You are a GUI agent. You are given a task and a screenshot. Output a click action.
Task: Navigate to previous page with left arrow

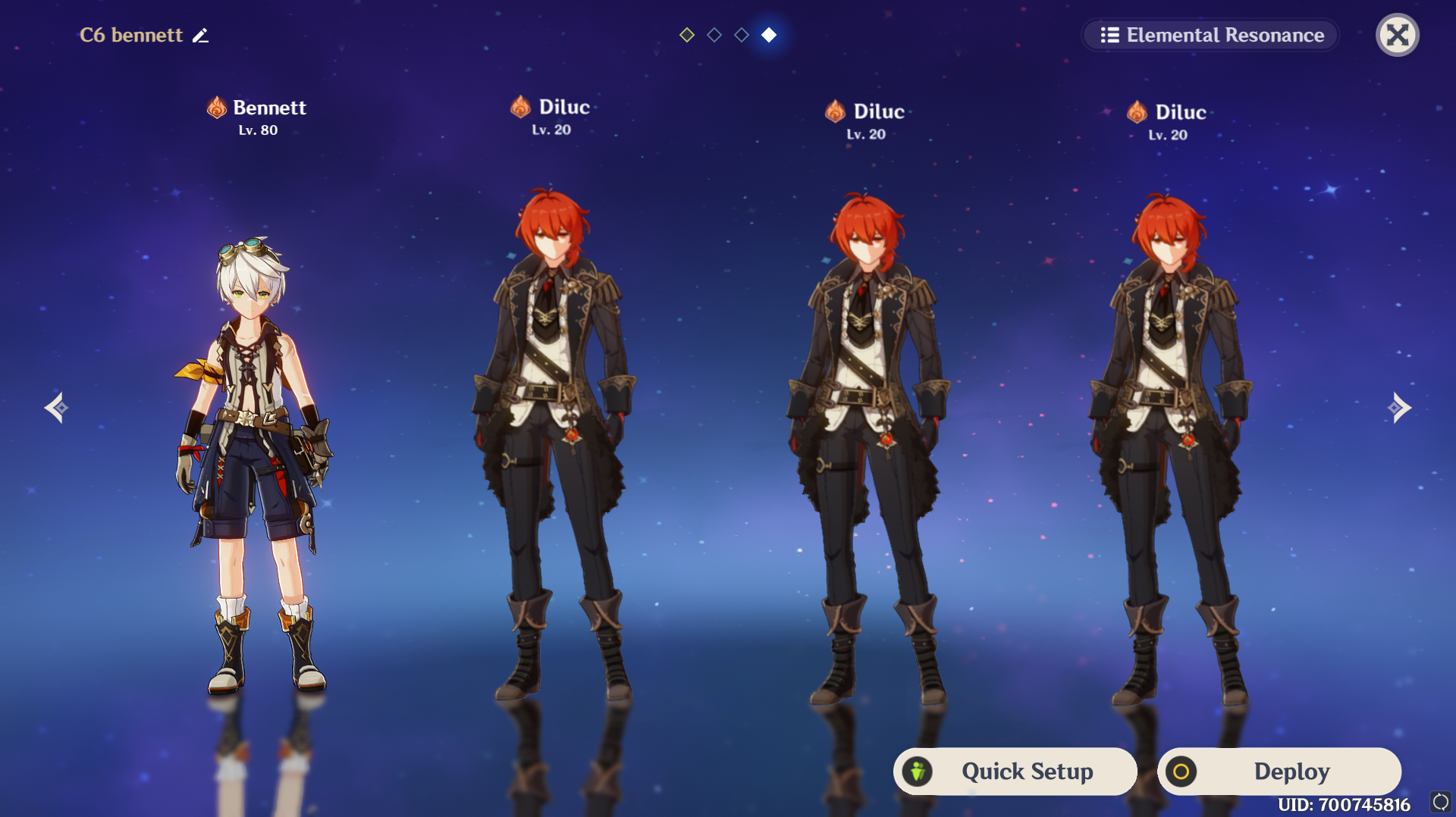pos(55,408)
